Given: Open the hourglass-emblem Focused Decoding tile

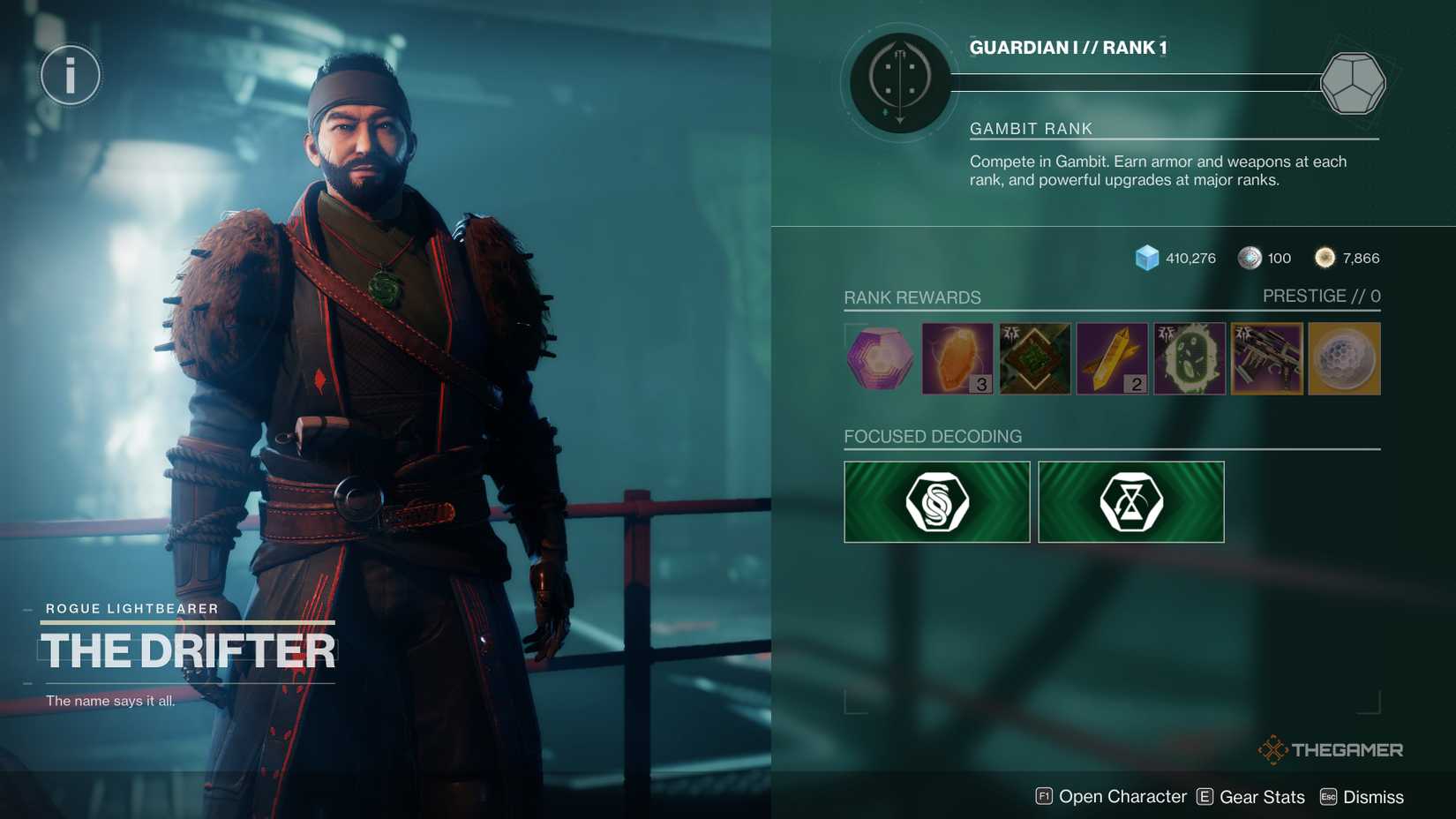Looking at the screenshot, I should 1131,501.
